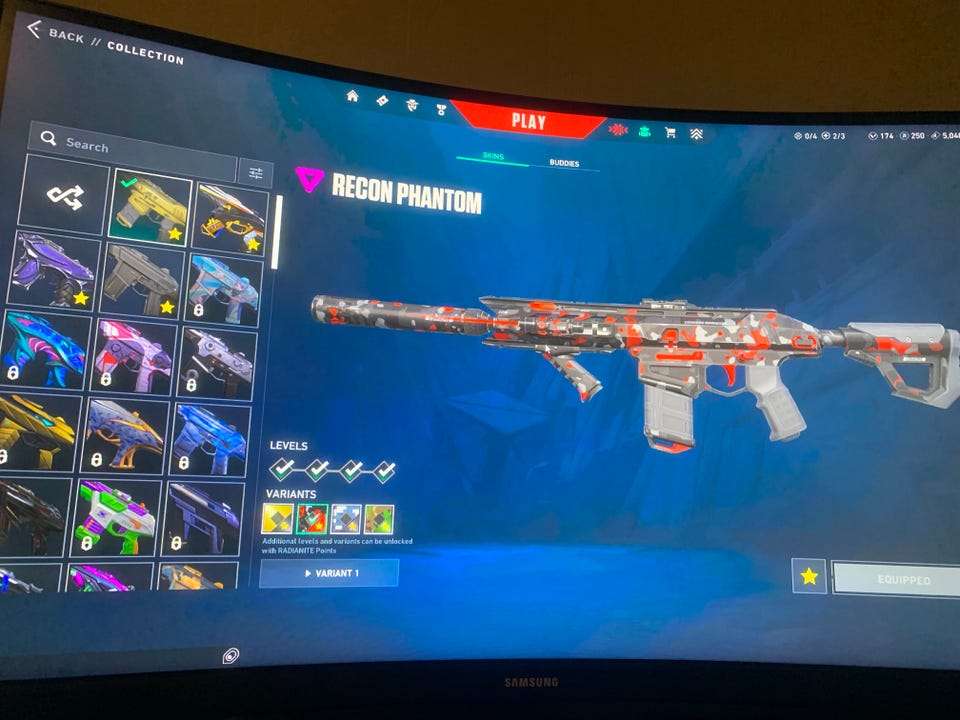Open the skin filter options button

pos(256,174)
